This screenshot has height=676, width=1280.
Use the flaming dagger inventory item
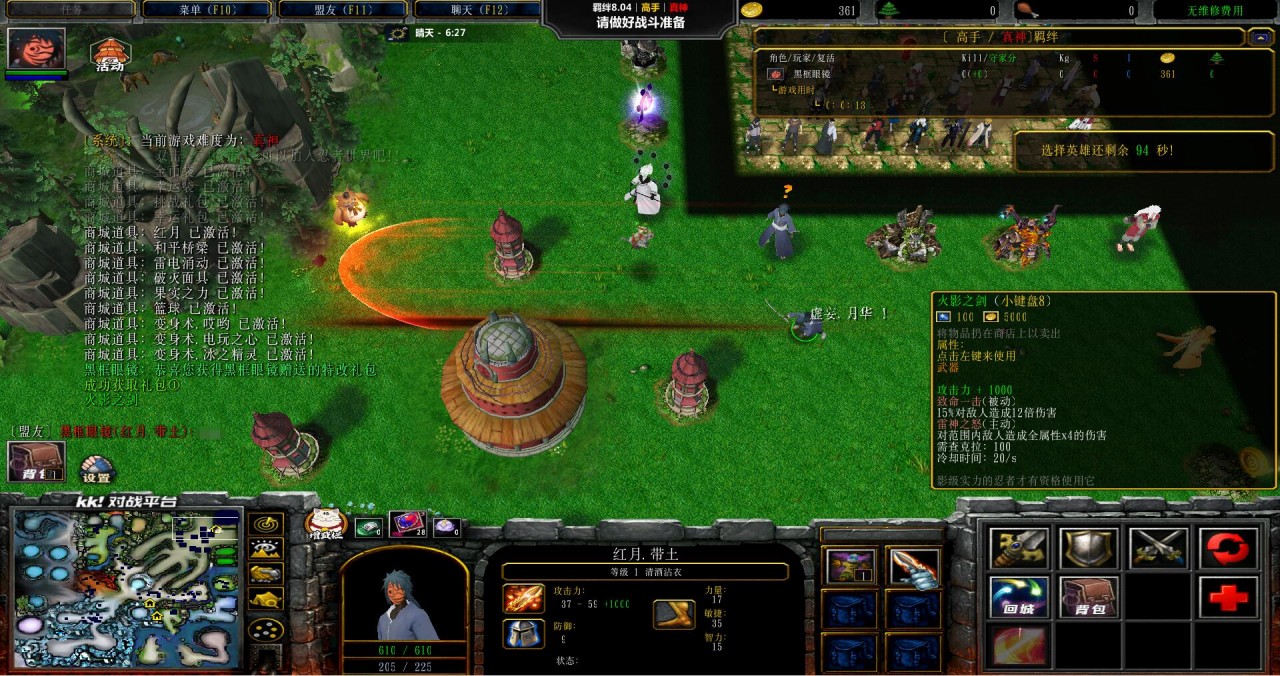914,568
